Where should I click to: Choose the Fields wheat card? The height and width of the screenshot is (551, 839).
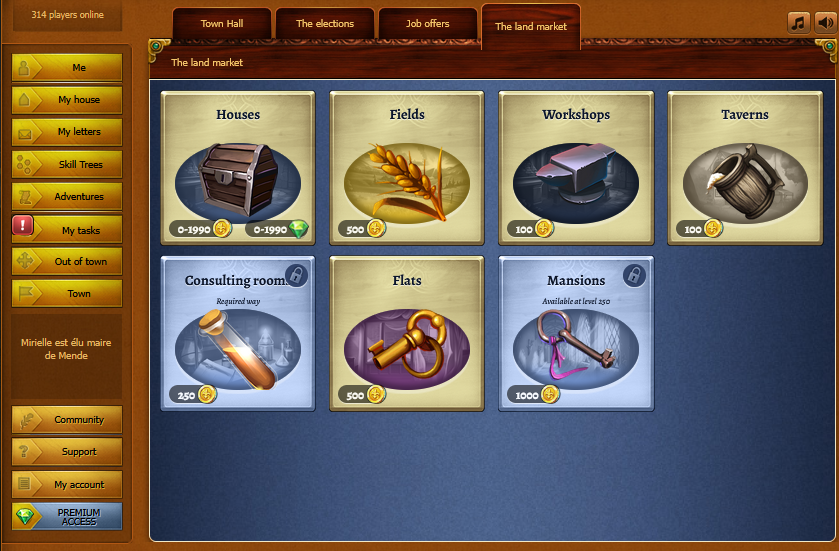[x=407, y=168]
